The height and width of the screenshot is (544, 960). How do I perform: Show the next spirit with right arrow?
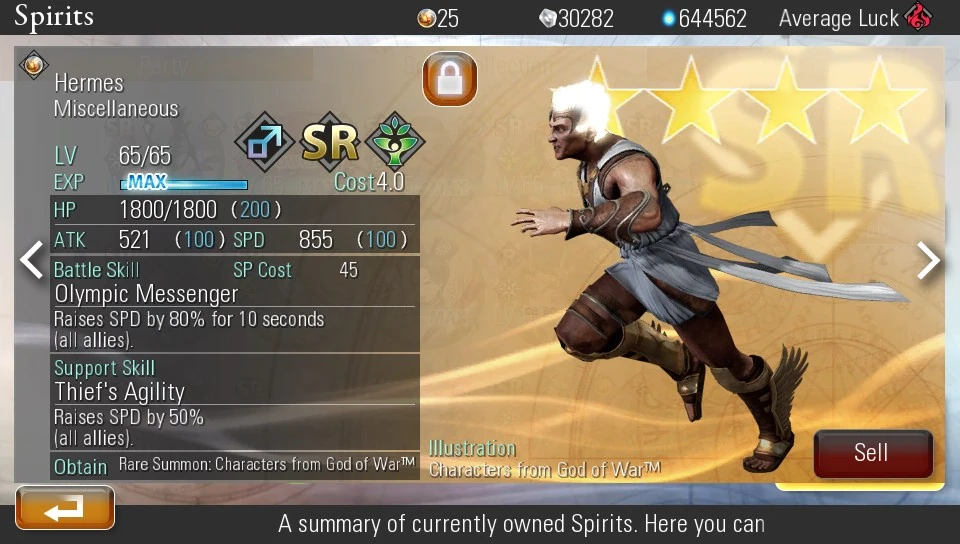pyautogui.click(x=929, y=260)
